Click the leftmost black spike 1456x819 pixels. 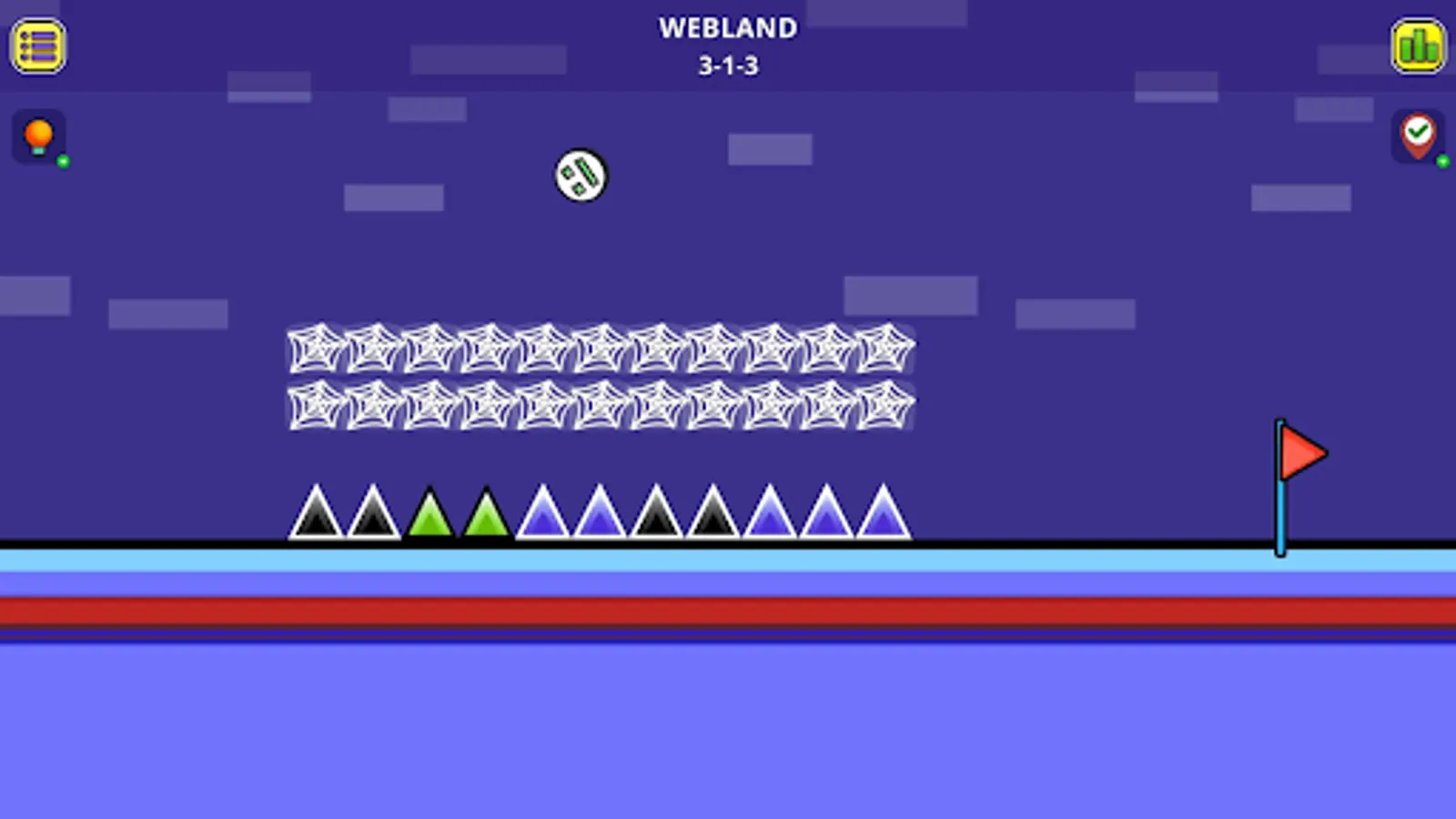pyautogui.click(x=317, y=519)
